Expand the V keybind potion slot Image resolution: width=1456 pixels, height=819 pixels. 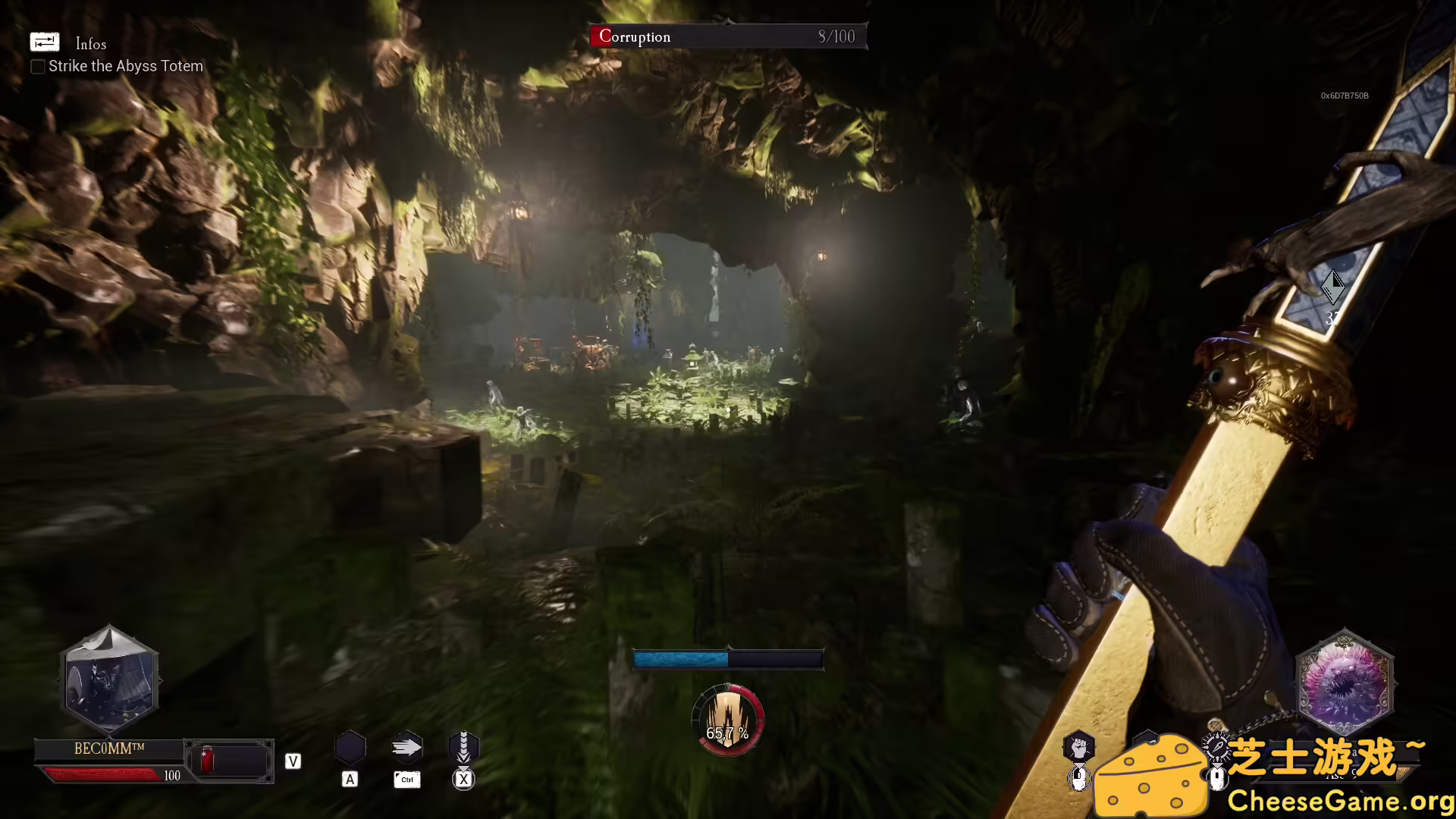point(292,761)
